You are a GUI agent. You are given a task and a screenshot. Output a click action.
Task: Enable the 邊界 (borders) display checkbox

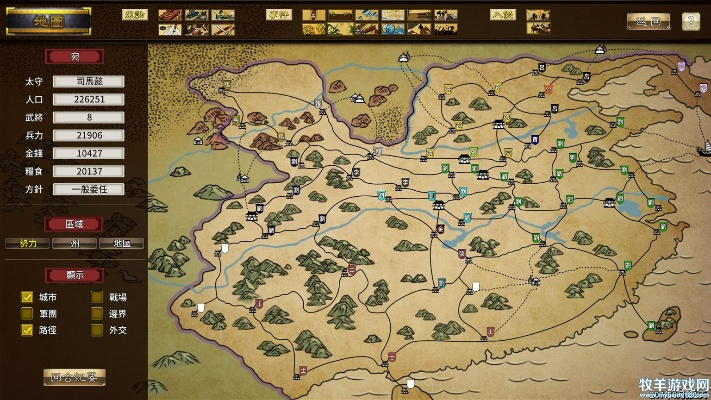pyautogui.click(x=98, y=313)
